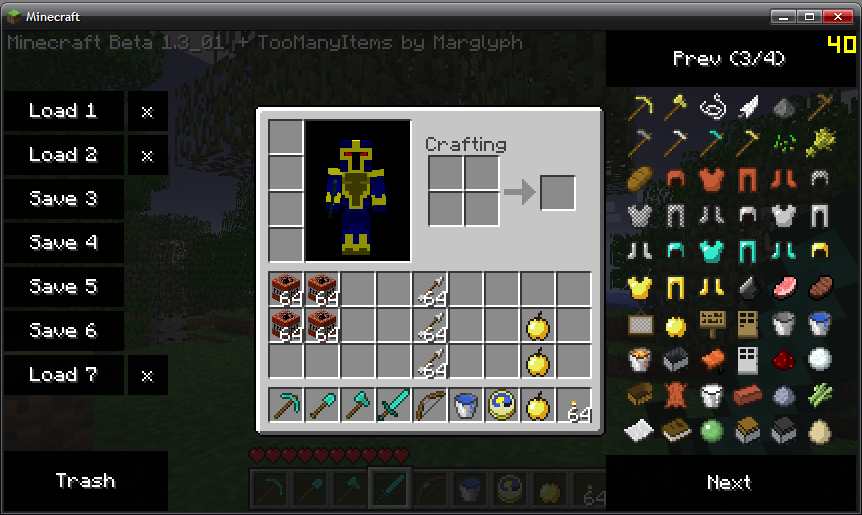Go to the Next item page
This screenshot has width=862, height=515.
coord(729,482)
